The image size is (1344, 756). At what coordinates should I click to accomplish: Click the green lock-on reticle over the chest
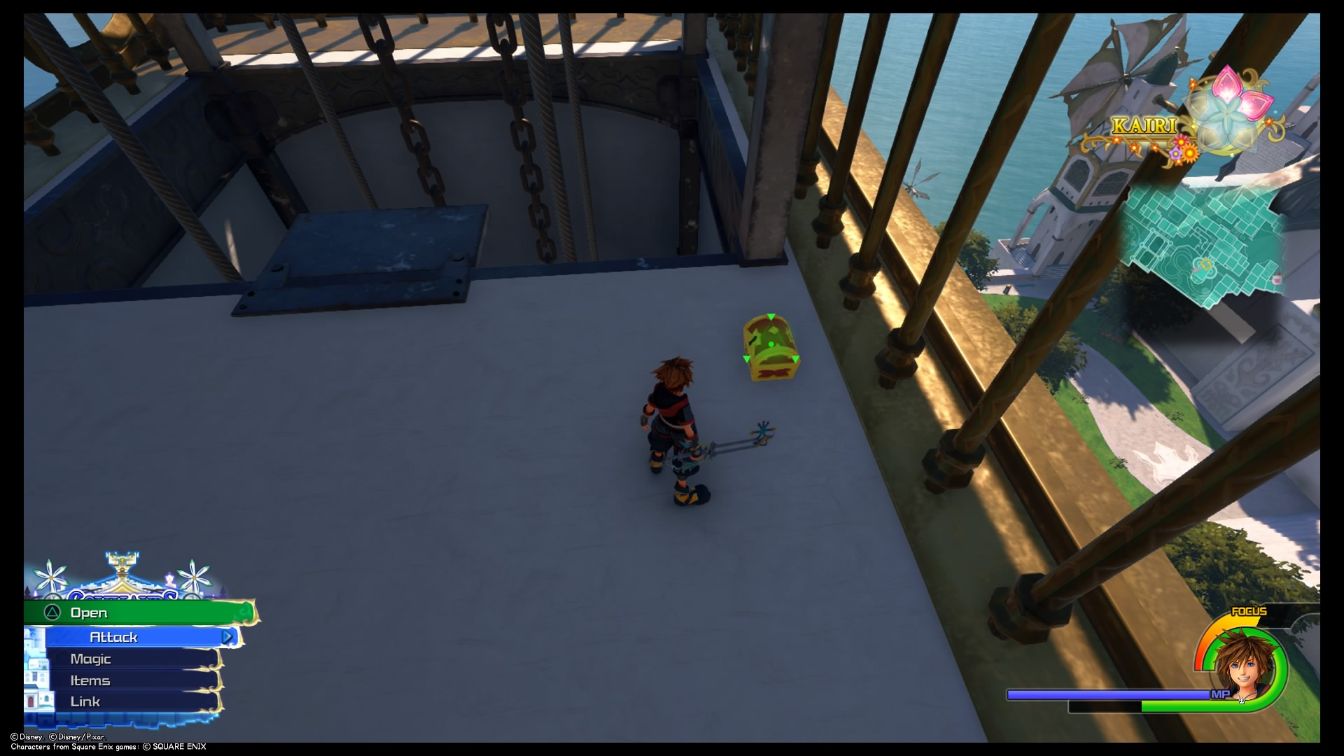pyautogui.click(x=770, y=342)
